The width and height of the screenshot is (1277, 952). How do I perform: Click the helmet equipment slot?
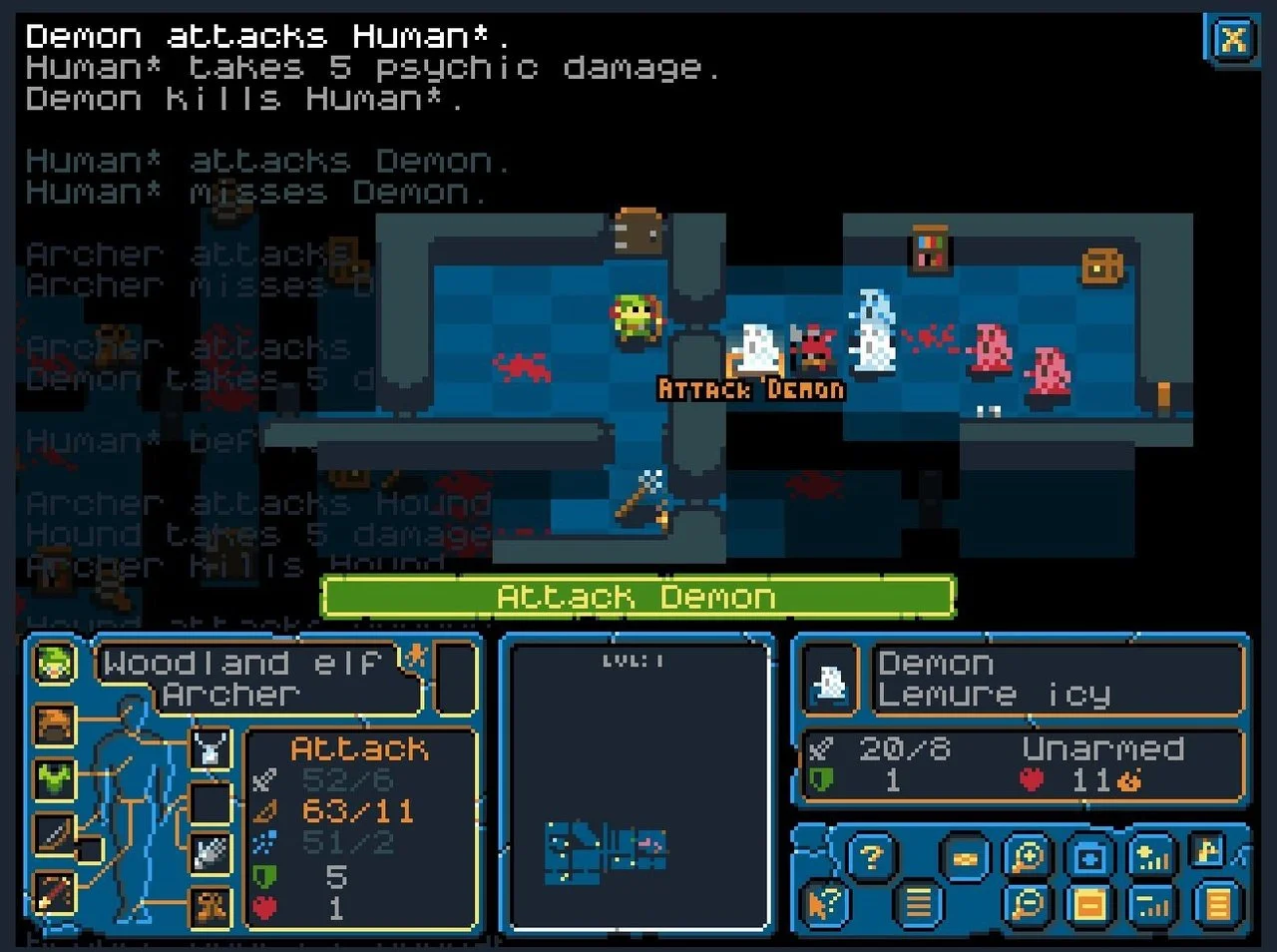tap(54, 724)
